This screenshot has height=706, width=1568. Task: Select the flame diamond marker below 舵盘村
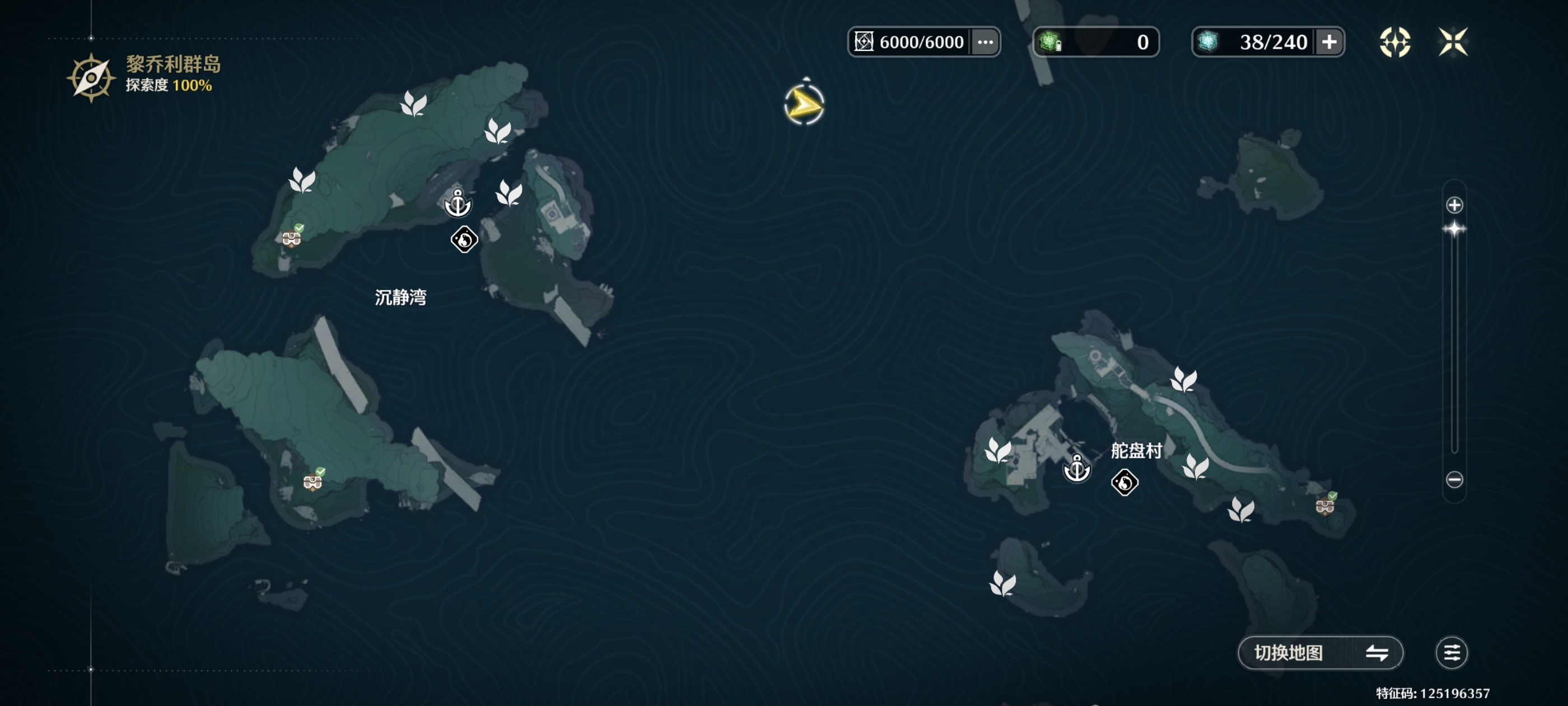[1124, 482]
